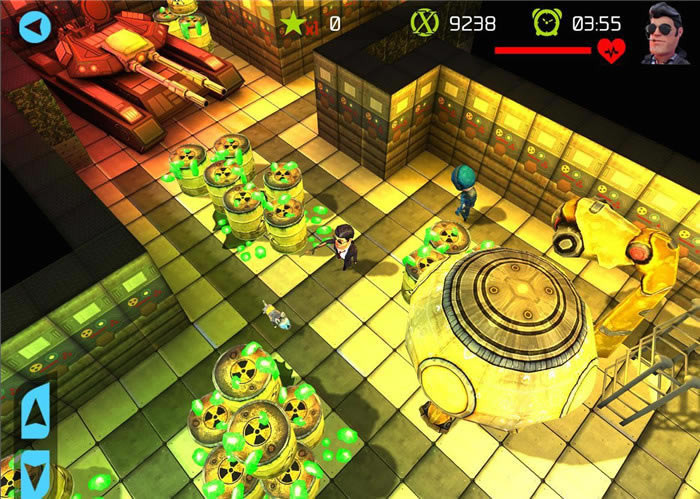Select the agent character portrait
This screenshot has height=499, width=700.
[664, 33]
